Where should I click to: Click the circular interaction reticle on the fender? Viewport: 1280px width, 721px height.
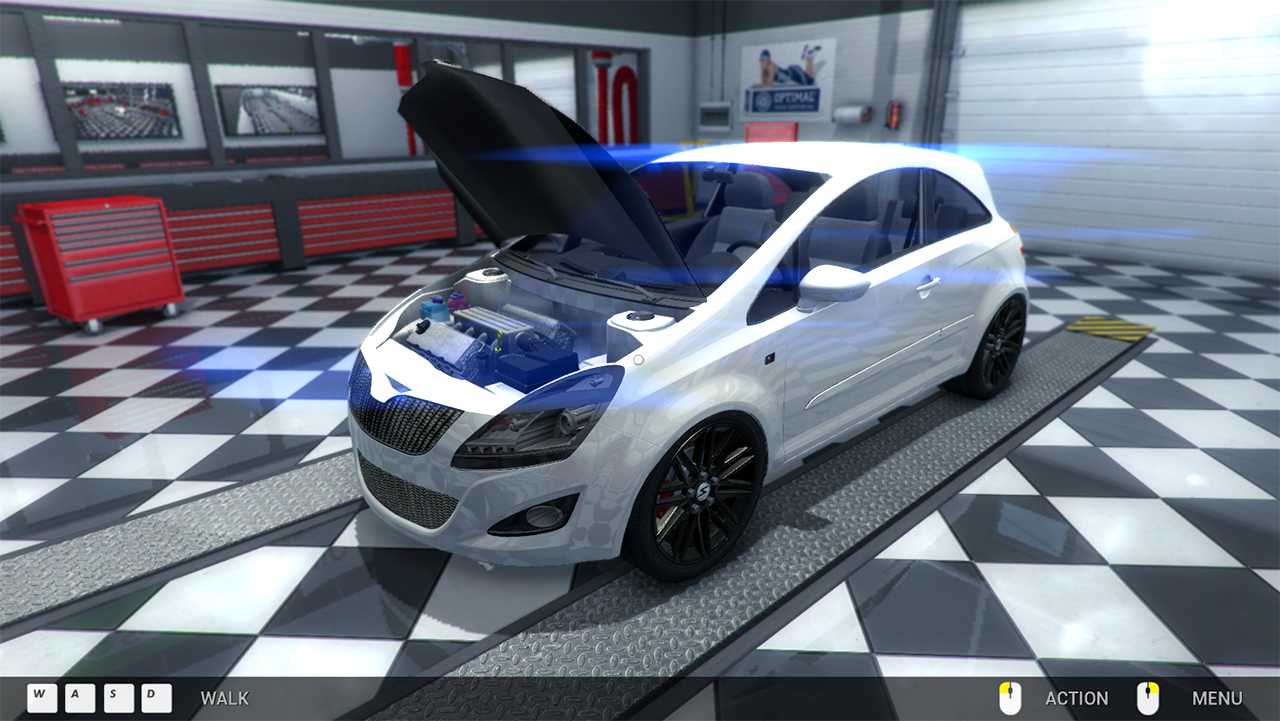click(x=638, y=360)
